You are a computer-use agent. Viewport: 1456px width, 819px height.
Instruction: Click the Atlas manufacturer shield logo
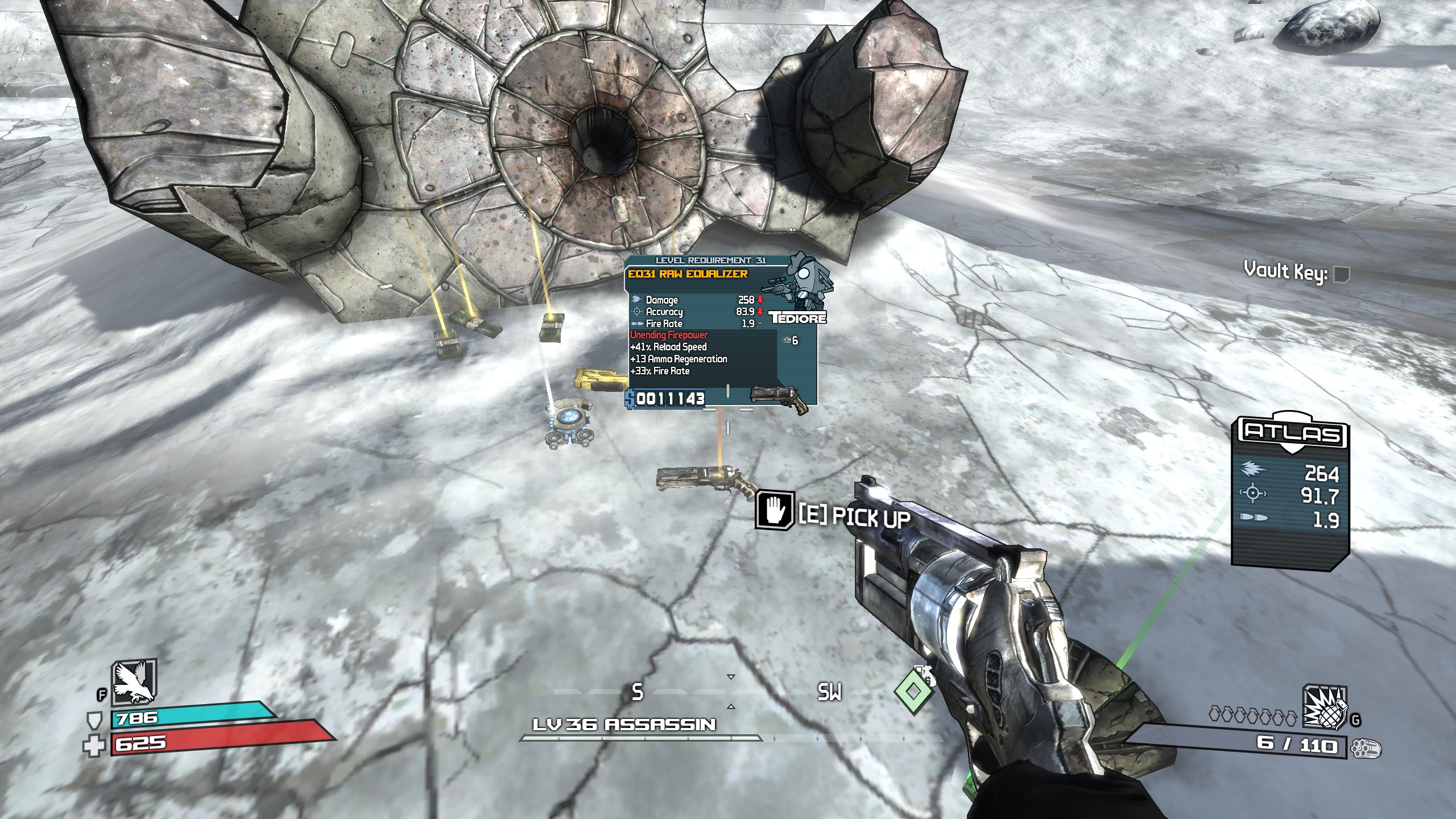coord(1293,432)
